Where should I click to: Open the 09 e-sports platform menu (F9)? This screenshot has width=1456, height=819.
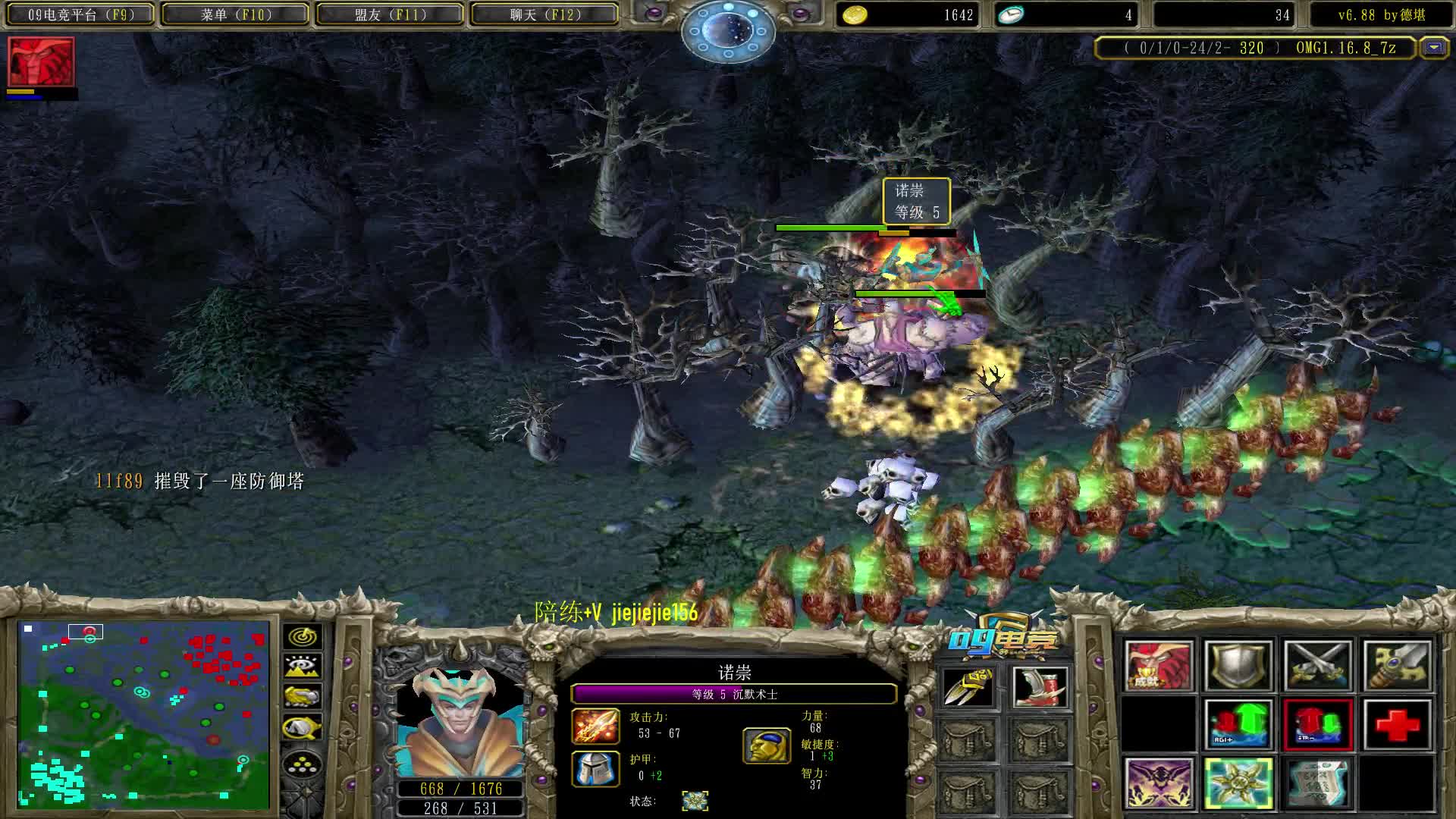click(x=81, y=14)
